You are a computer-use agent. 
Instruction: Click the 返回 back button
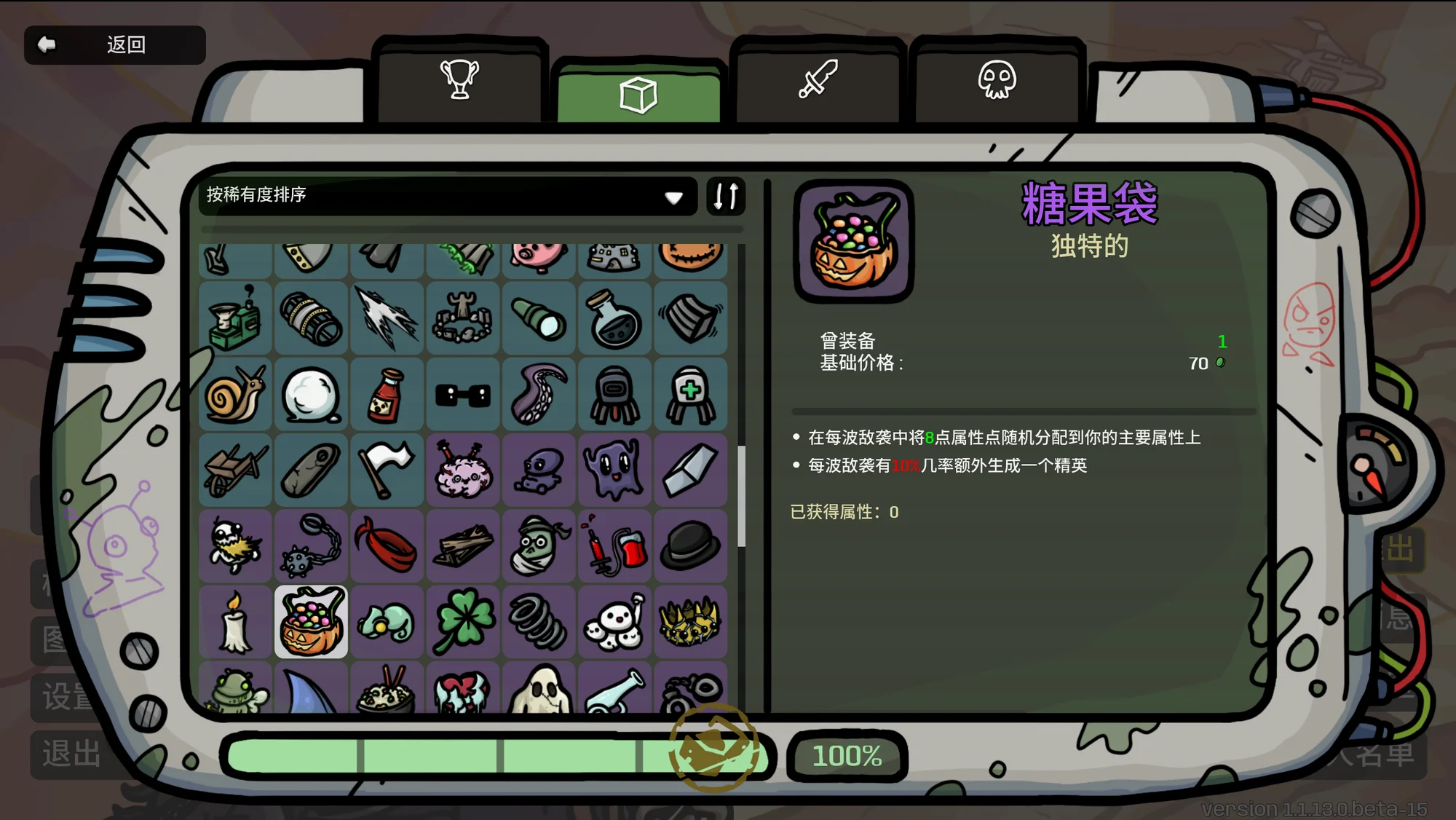pos(114,45)
